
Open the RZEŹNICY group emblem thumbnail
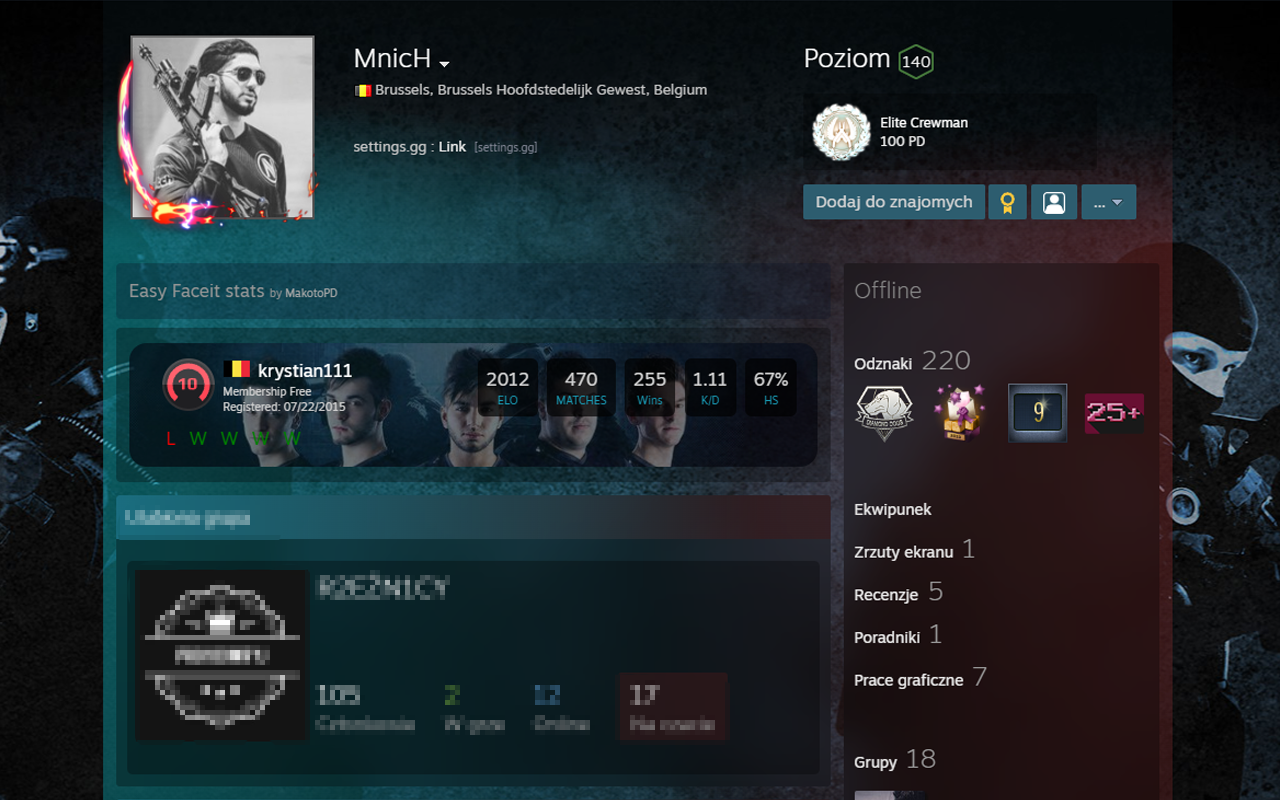pyautogui.click(x=220, y=655)
